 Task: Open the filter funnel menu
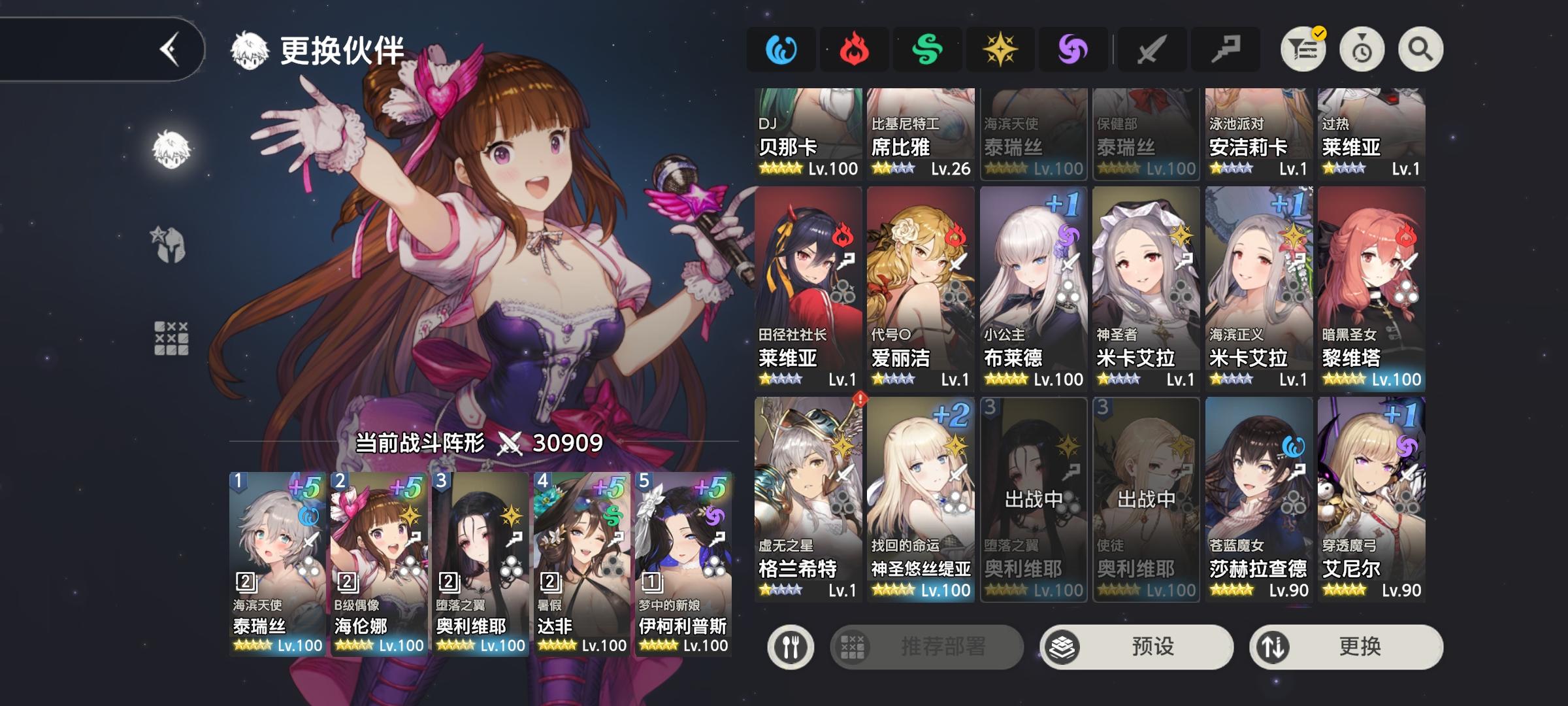click(x=1303, y=49)
